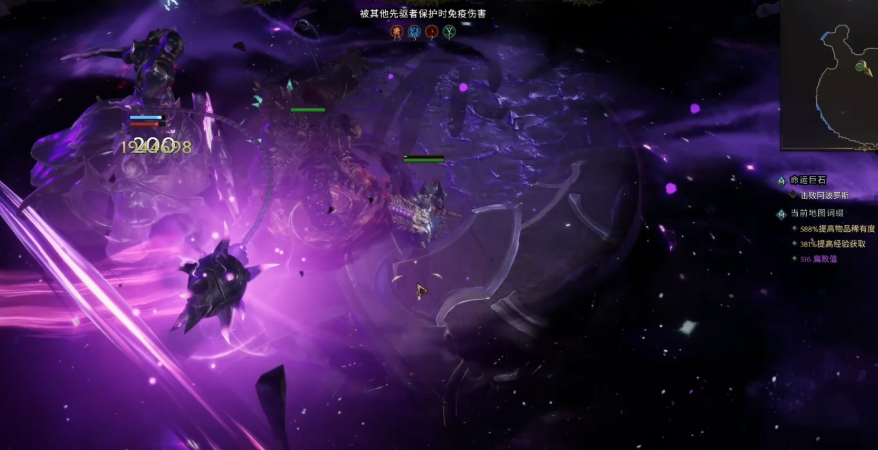The width and height of the screenshot is (878, 450).
Task: Open the minimap in the corner
Action: point(829,73)
